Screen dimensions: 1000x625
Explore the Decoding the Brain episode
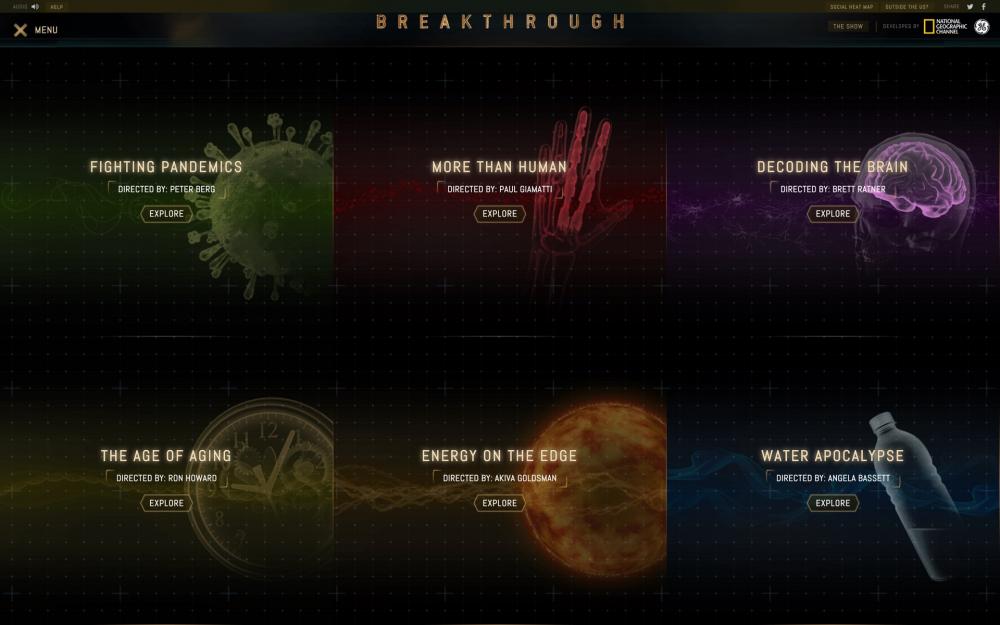pyautogui.click(x=832, y=214)
